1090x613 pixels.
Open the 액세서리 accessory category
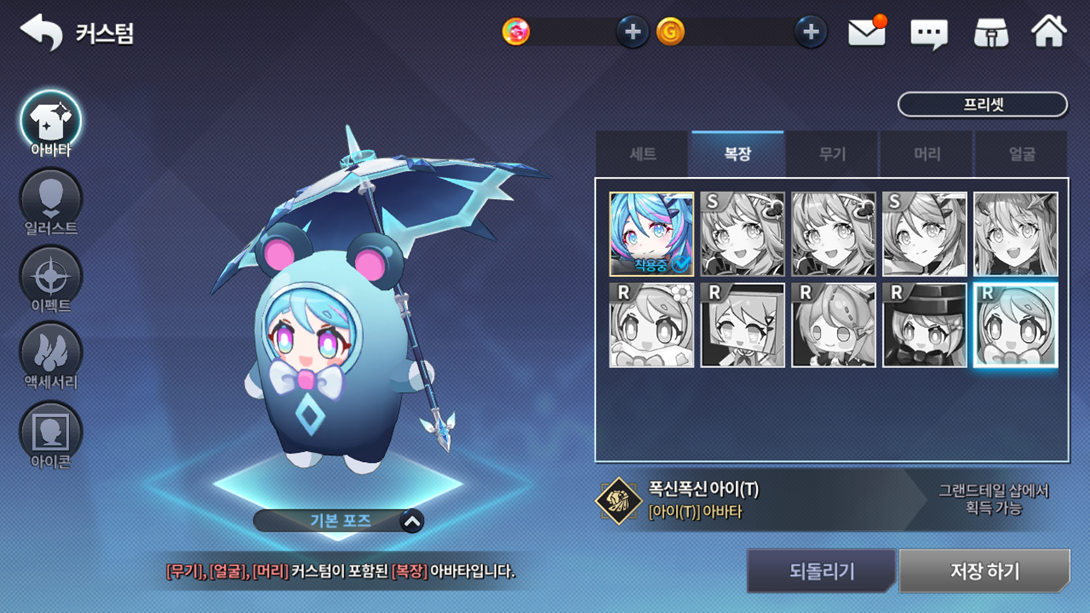pos(51,357)
